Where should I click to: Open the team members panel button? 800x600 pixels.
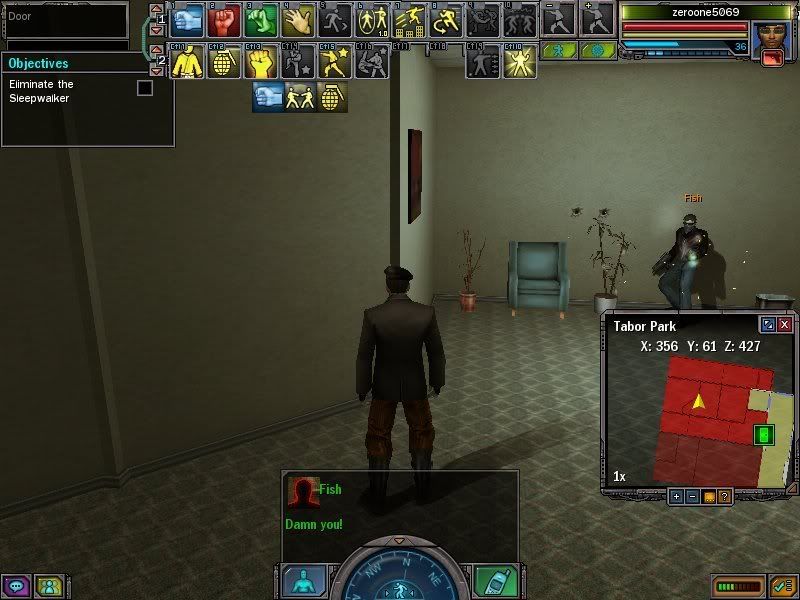point(48,586)
